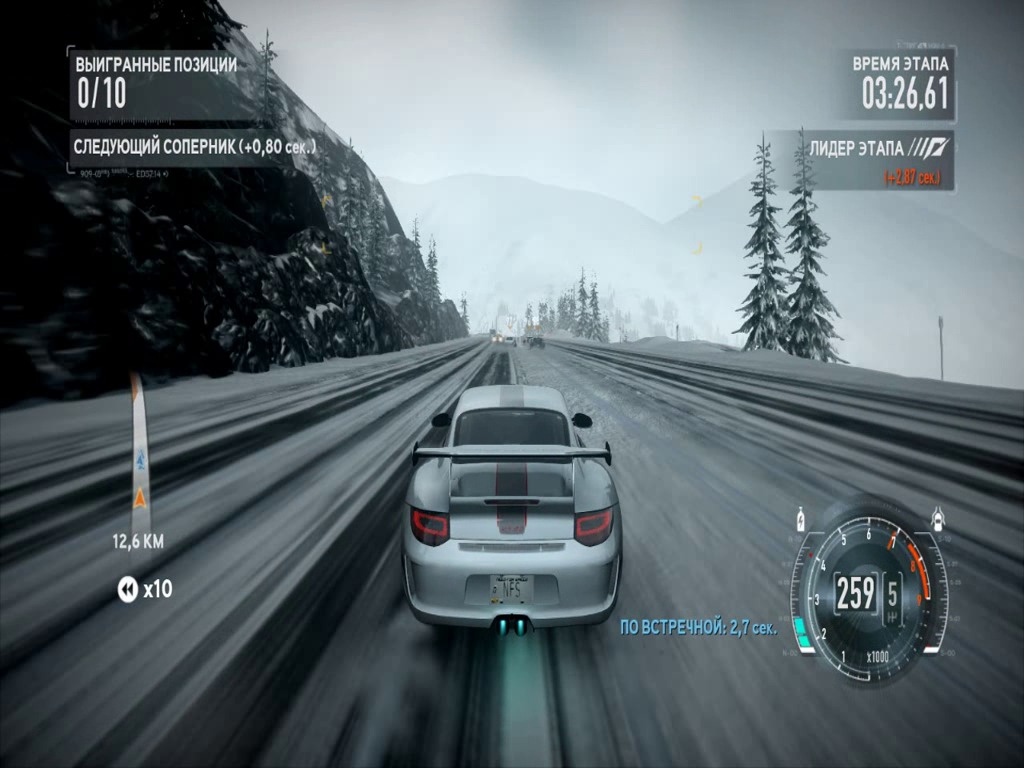
Task: Click the nitrous bottle icon
Action: pyautogui.click(x=800, y=520)
